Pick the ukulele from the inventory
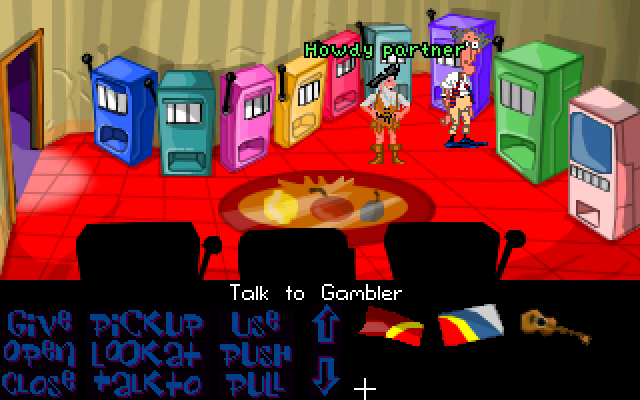Viewport: 640px width, 400px height. tap(548, 323)
